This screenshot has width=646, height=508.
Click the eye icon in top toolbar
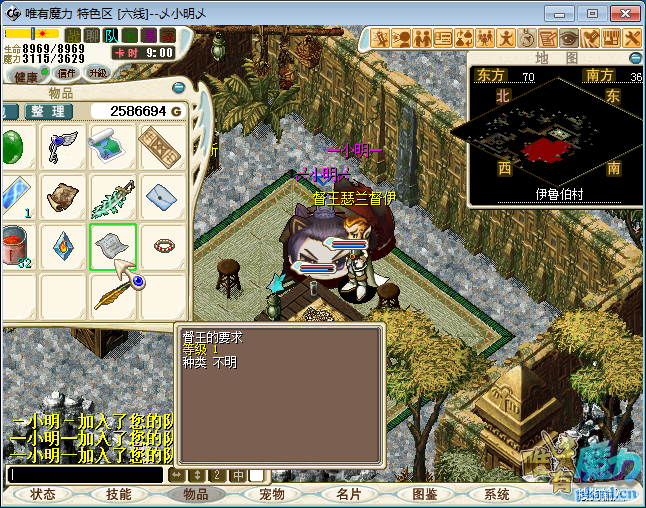tap(568, 39)
